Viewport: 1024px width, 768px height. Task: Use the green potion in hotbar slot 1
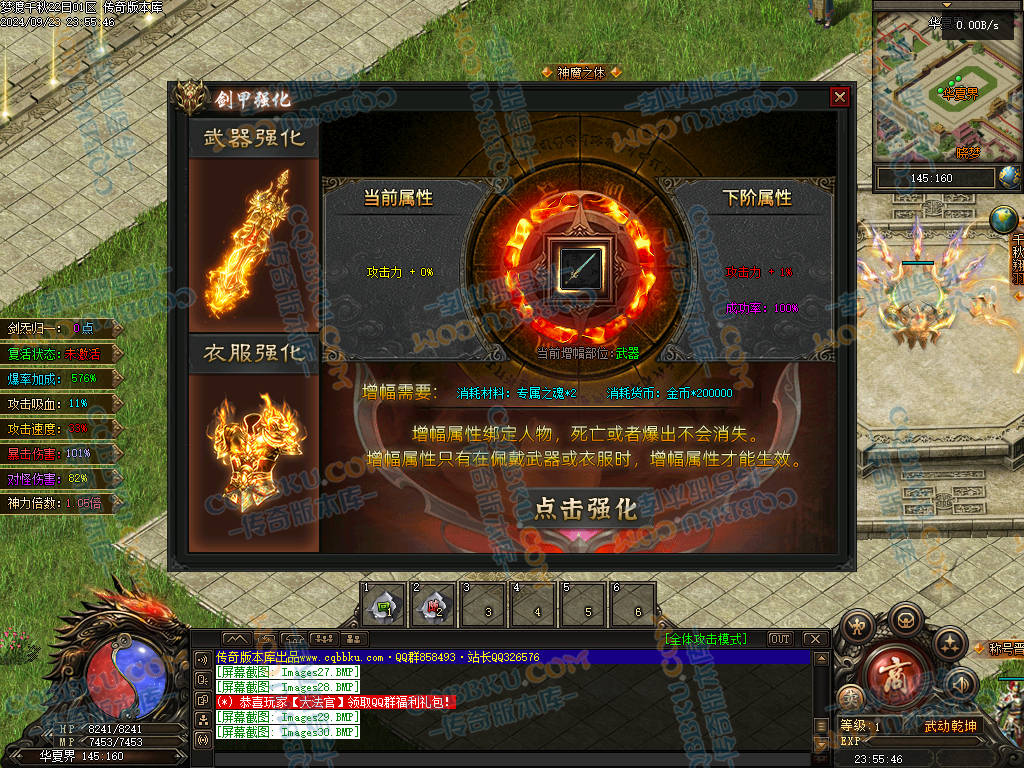(383, 605)
